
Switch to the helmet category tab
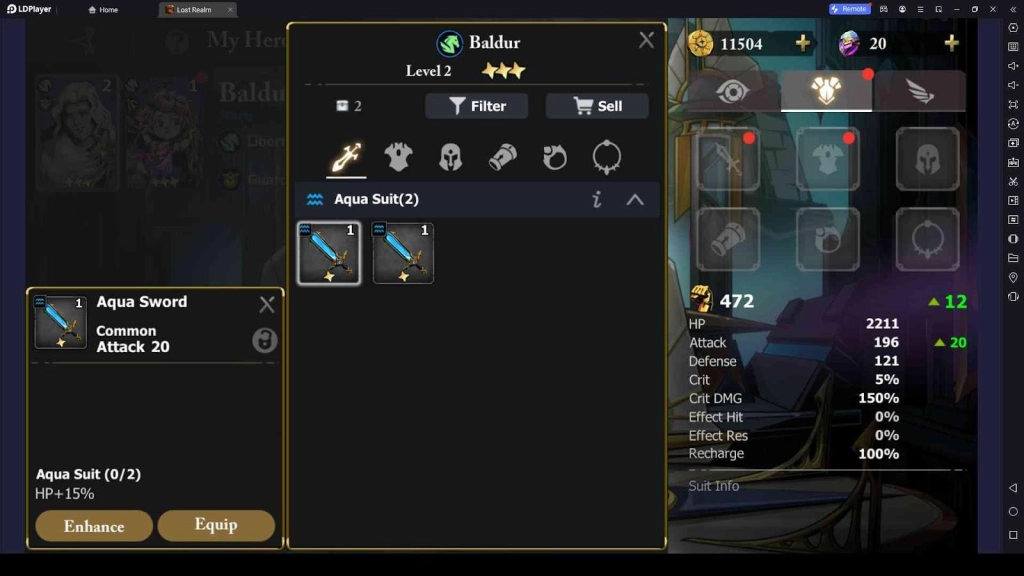pyautogui.click(x=451, y=157)
